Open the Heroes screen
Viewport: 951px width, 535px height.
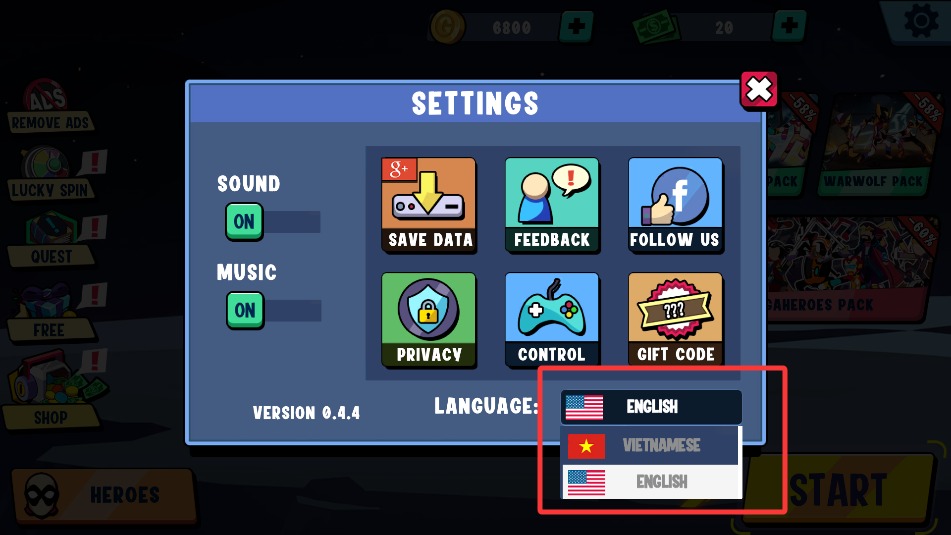pos(105,494)
